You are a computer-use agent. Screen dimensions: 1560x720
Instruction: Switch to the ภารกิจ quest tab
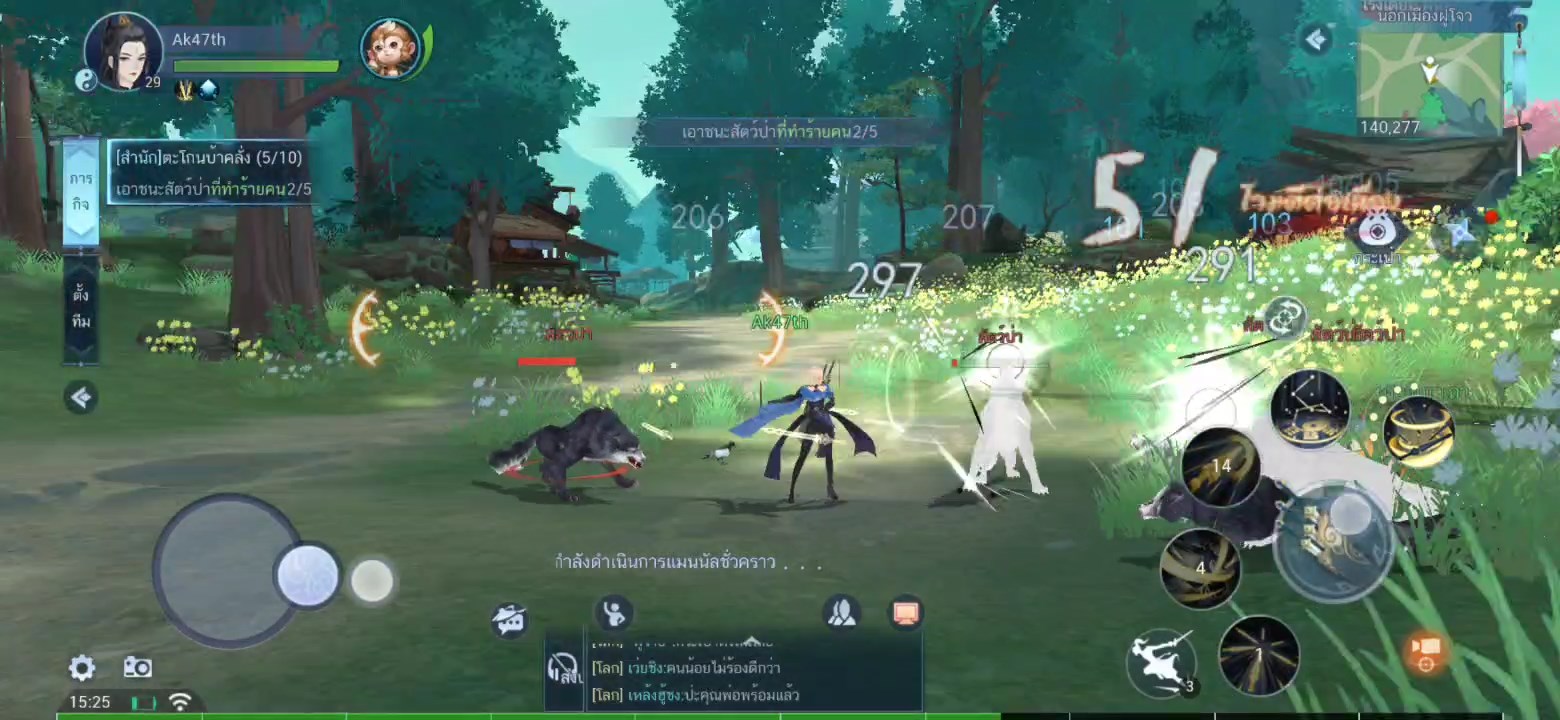pos(81,190)
